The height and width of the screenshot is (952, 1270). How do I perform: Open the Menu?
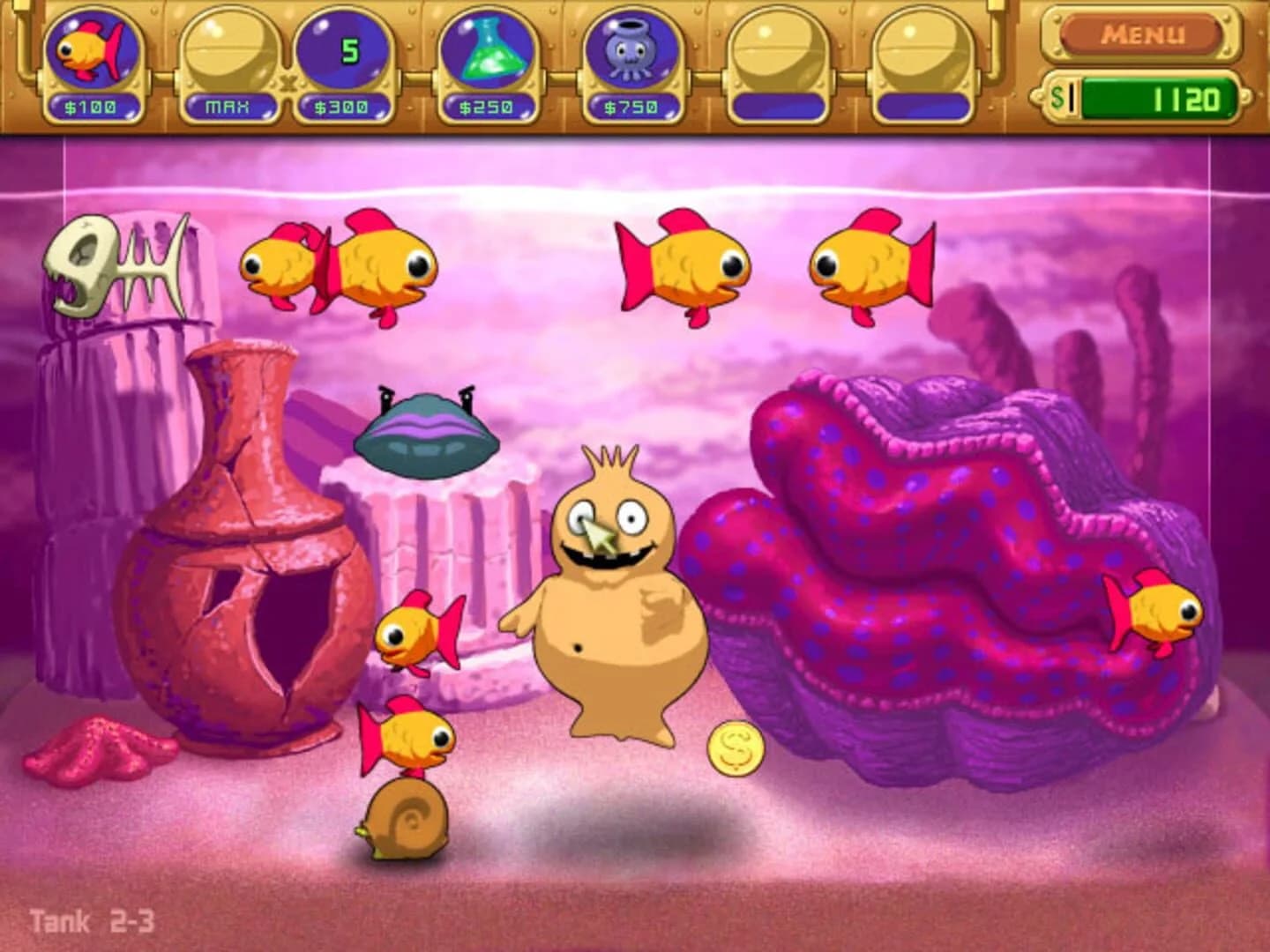tap(1142, 35)
